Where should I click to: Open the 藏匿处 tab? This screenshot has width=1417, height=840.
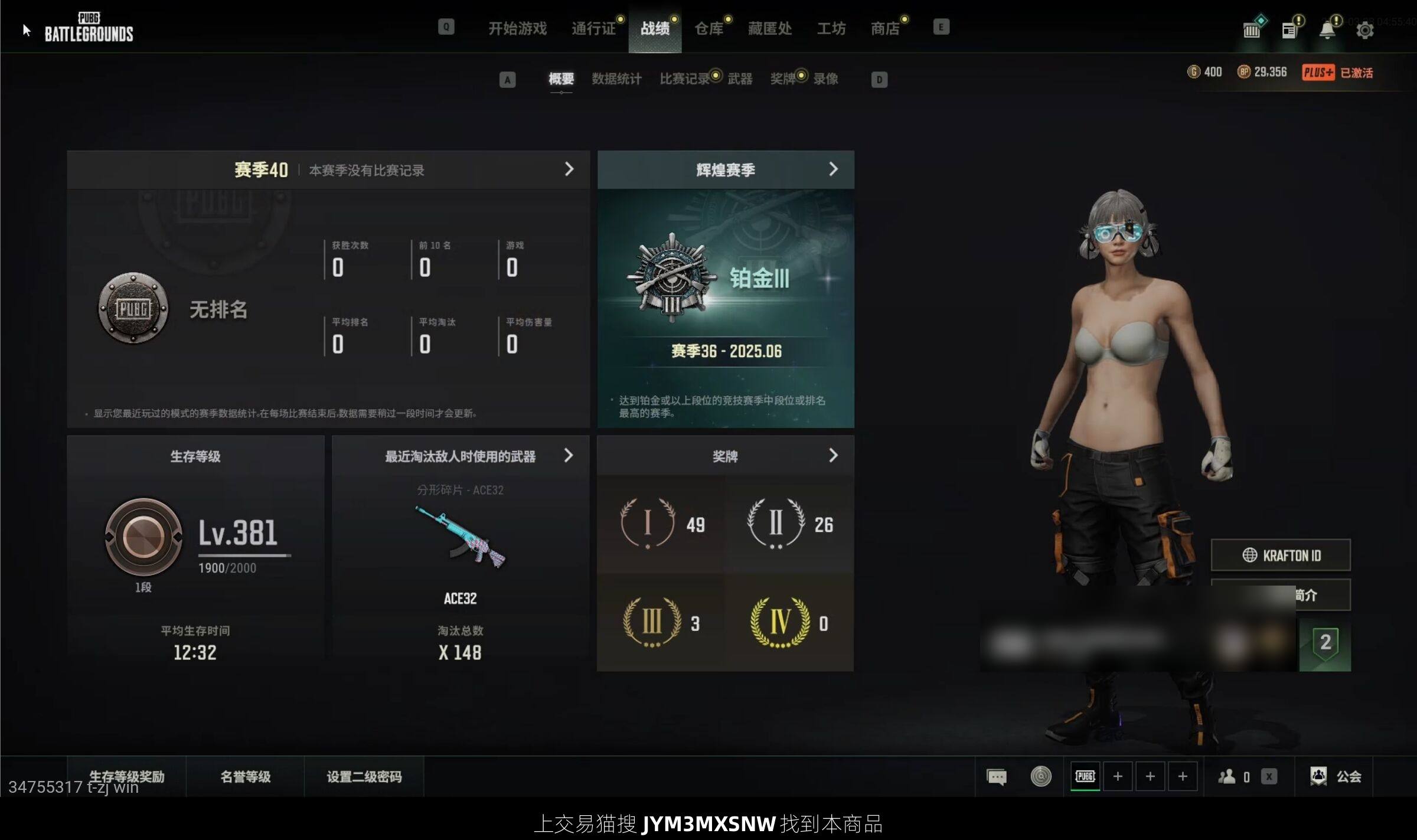tap(769, 28)
